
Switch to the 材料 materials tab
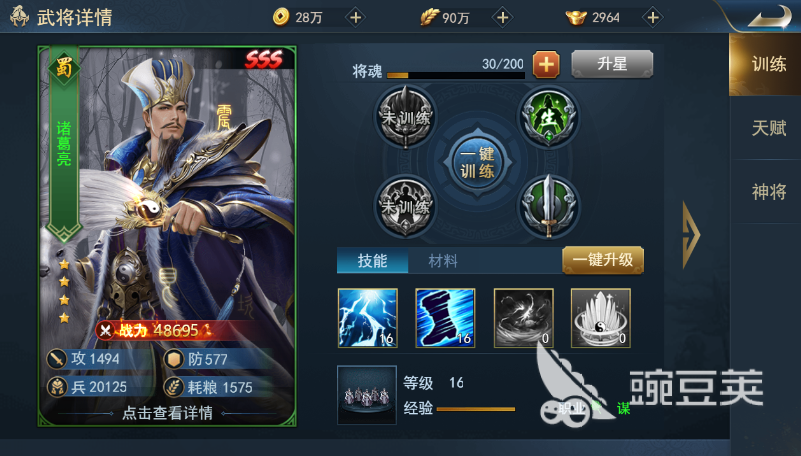[x=443, y=261]
